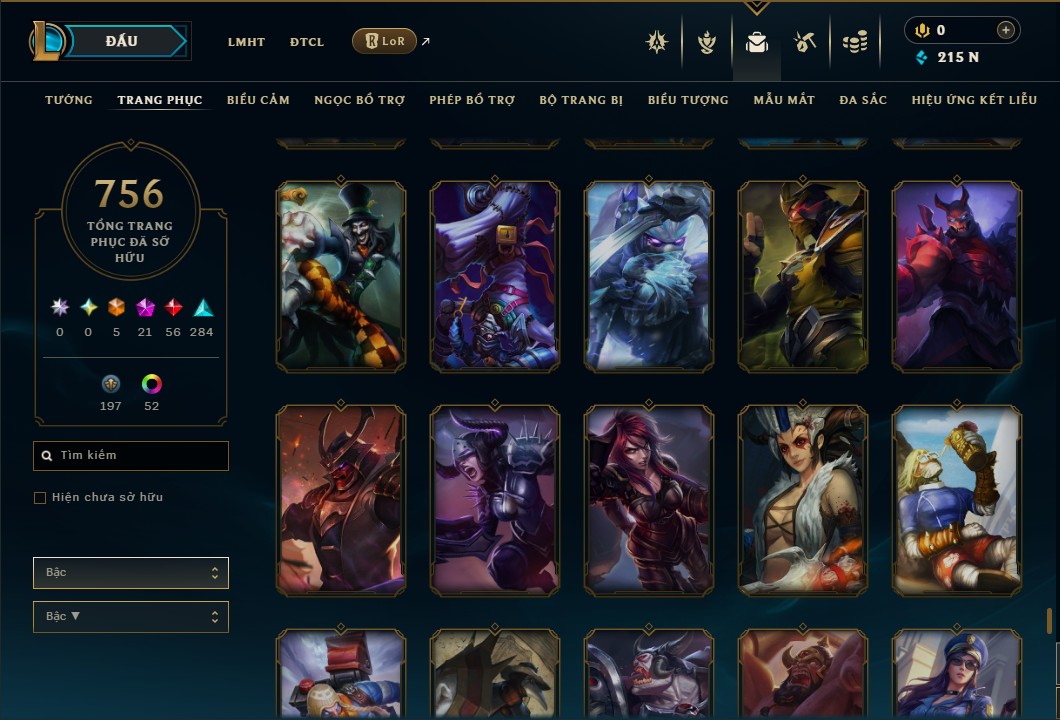Click the ĐẤU play button
Image resolution: width=1060 pixels, height=720 pixels.
tap(122, 41)
